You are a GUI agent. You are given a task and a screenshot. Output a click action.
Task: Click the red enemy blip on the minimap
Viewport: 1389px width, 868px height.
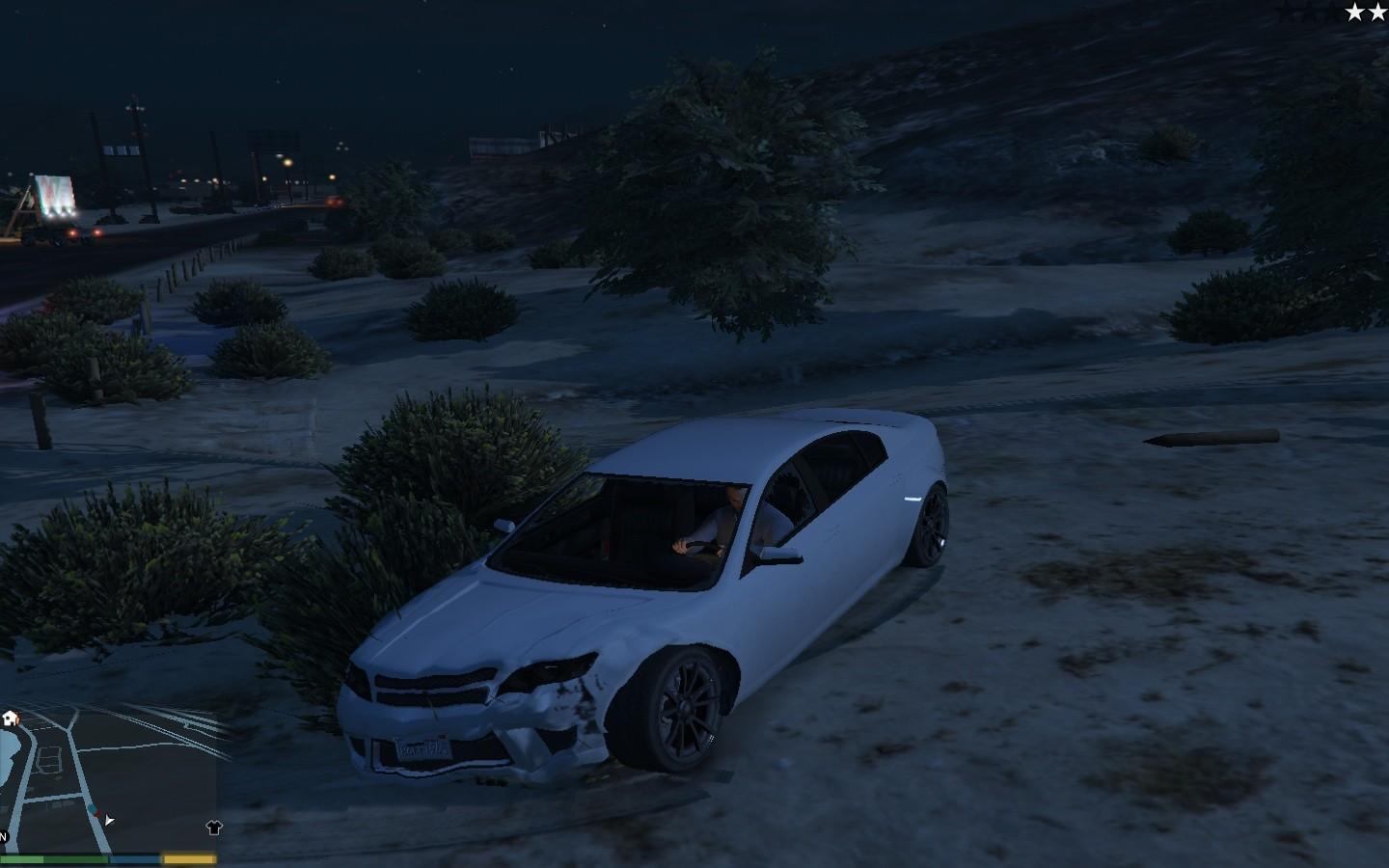point(97,814)
